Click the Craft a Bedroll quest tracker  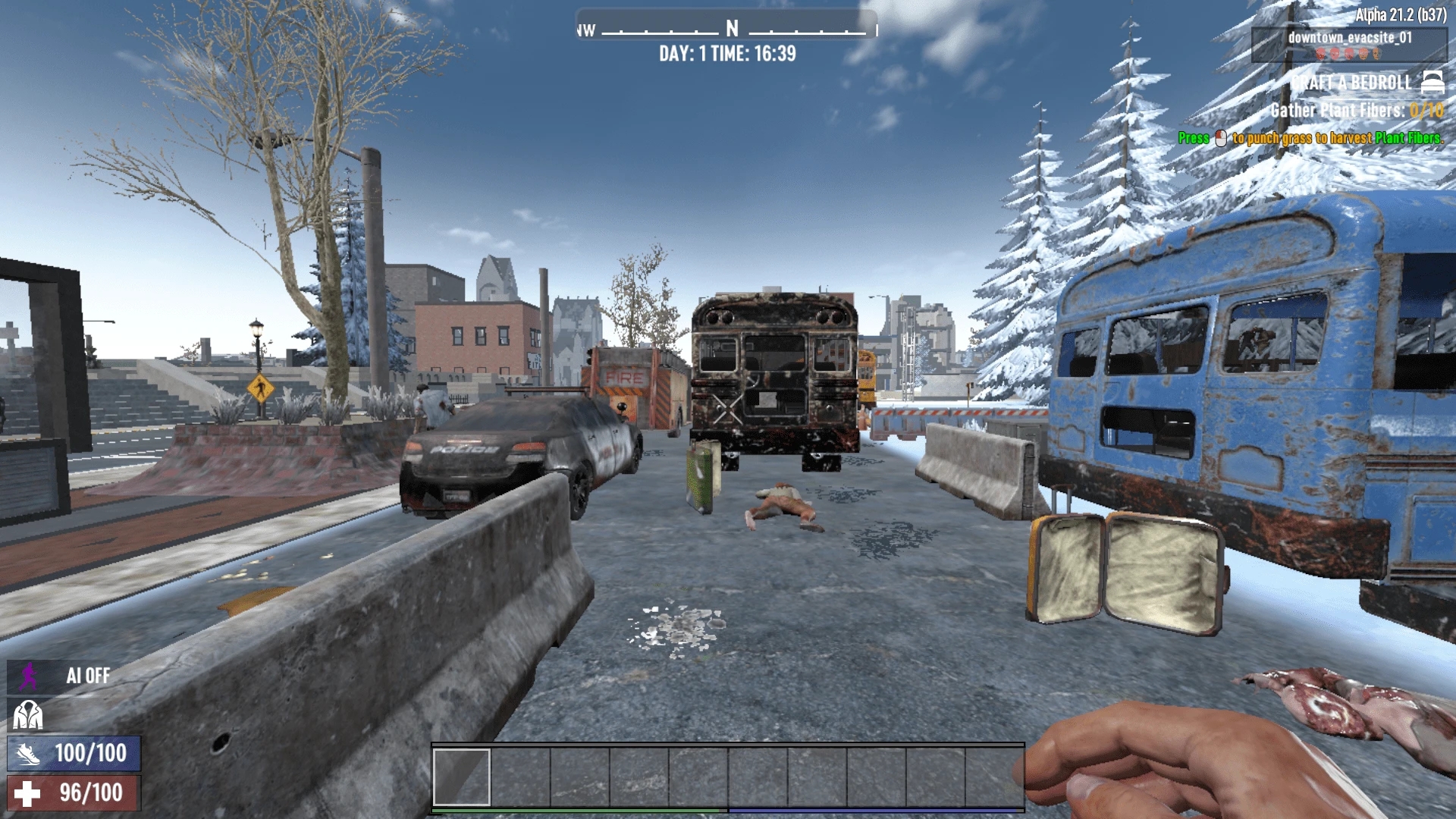(1351, 83)
